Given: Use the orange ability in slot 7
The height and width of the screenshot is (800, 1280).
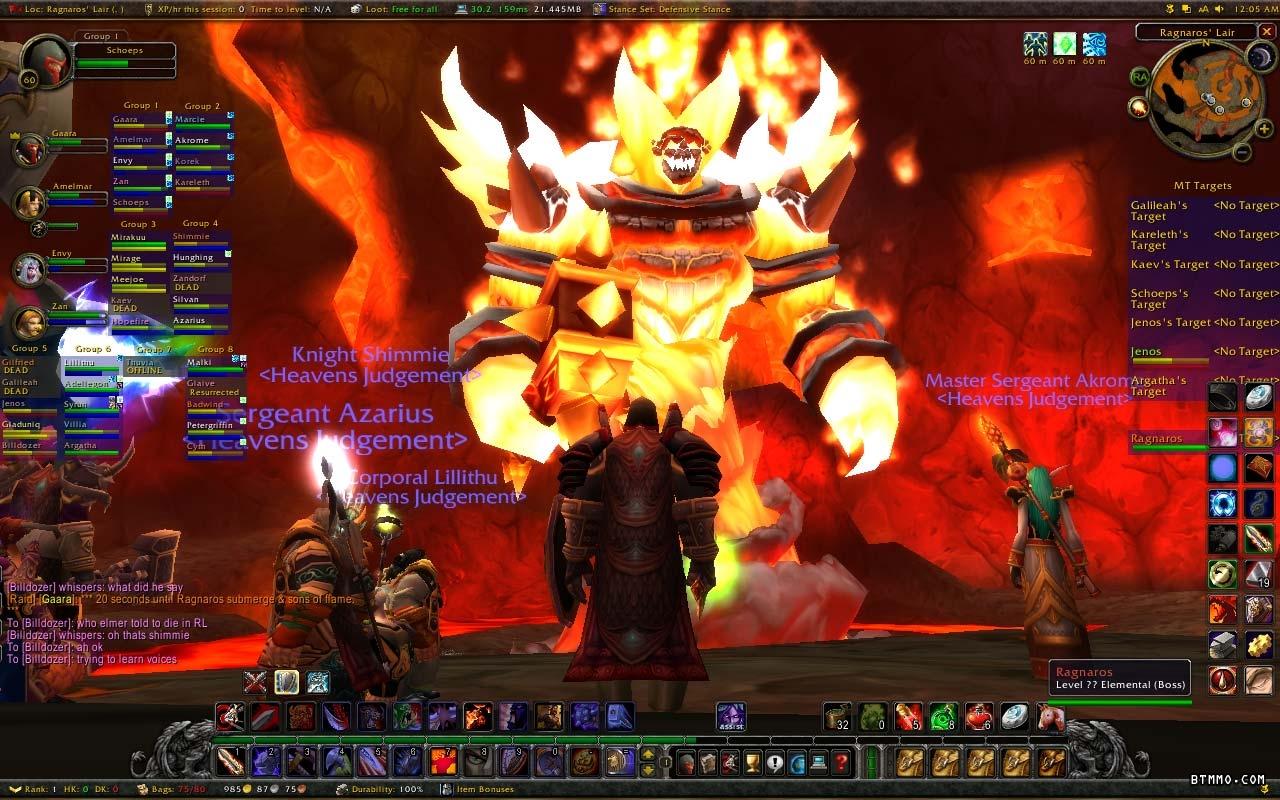Looking at the screenshot, I should pyautogui.click(x=444, y=762).
